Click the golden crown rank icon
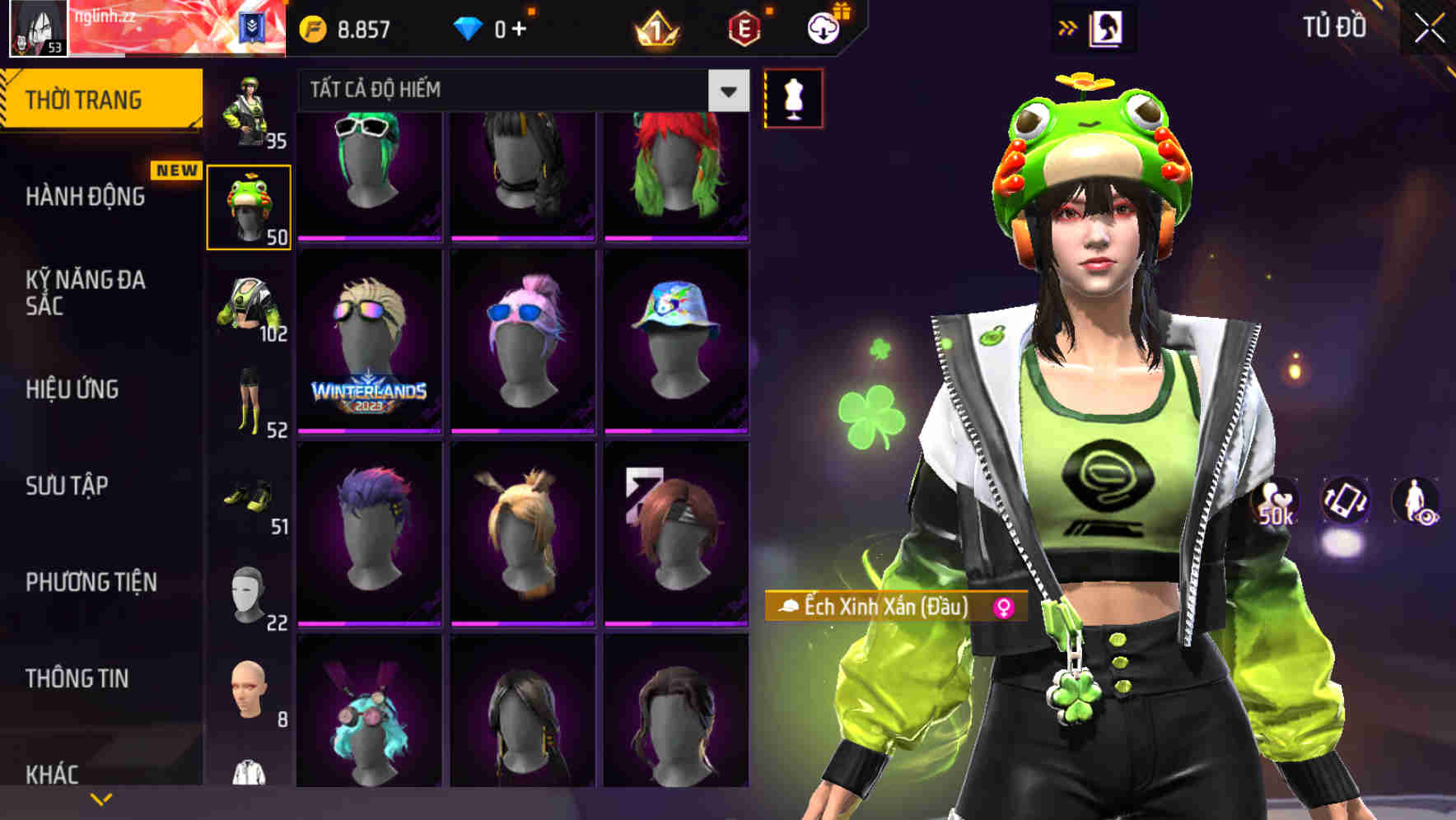Screen dimensions: 1456x820 click(656, 27)
